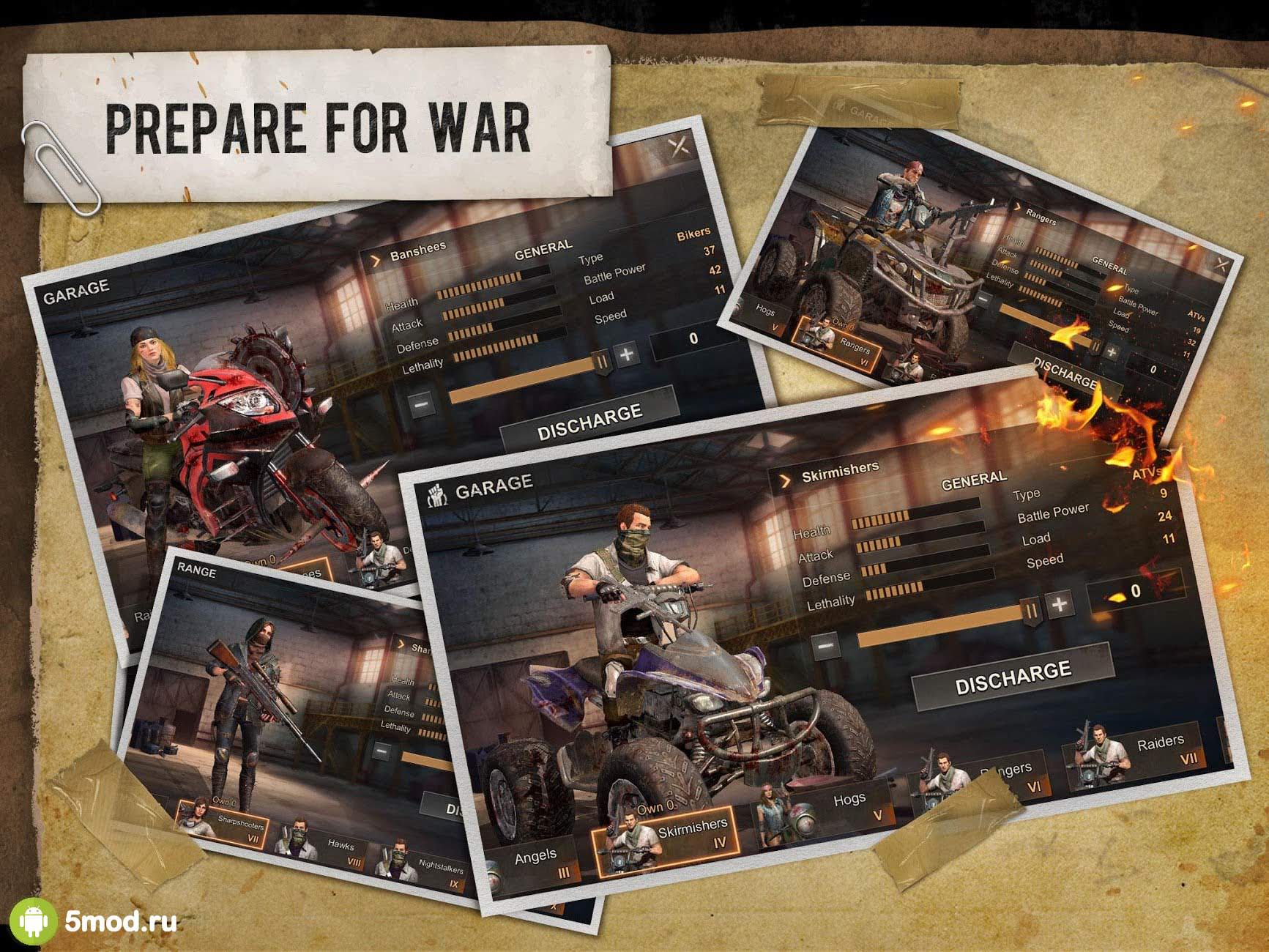Close the Banshees garage window
Image resolution: width=1269 pixels, height=952 pixels.
(x=680, y=146)
